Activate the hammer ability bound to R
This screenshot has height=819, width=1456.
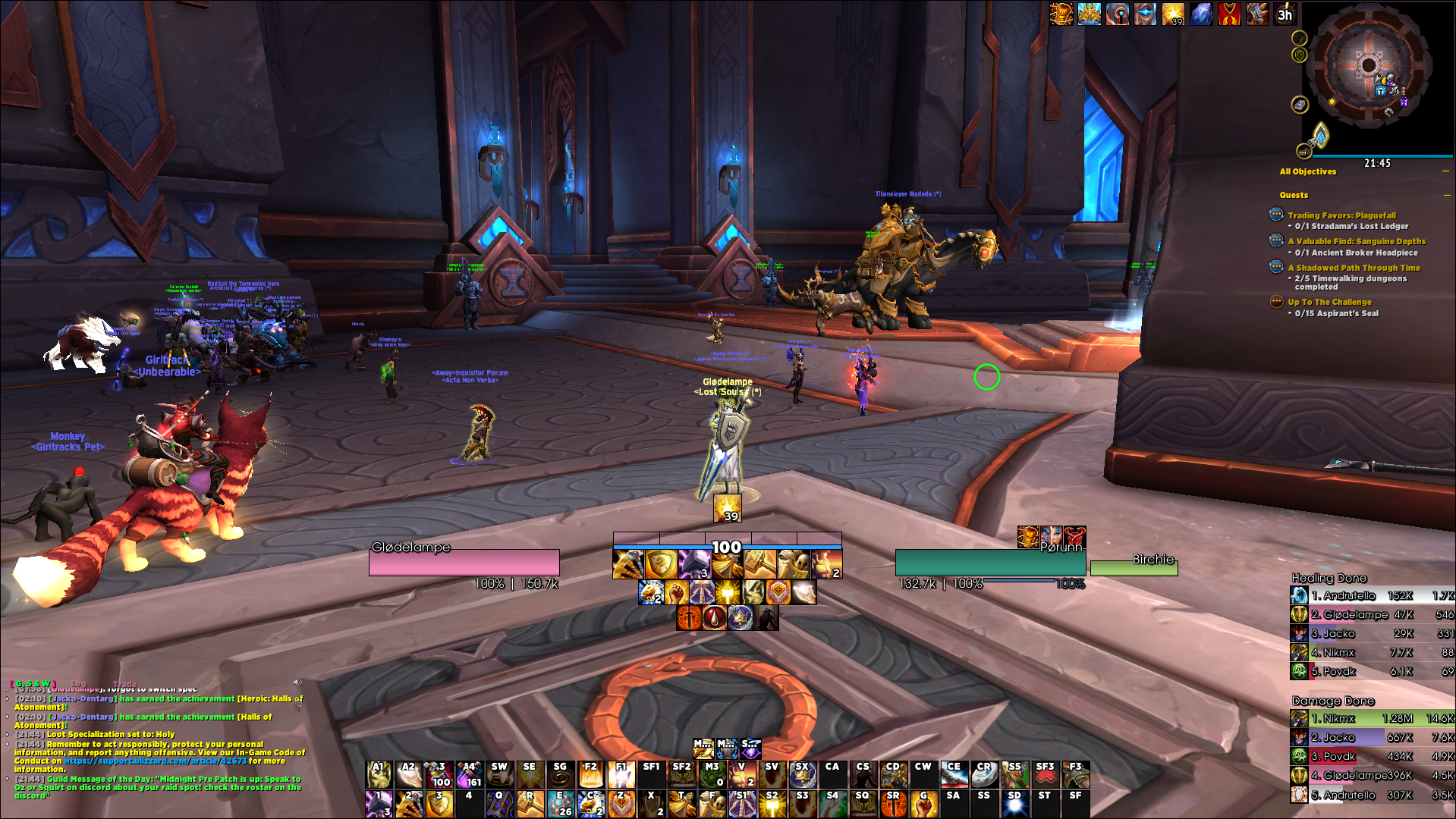tap(530, 803)
